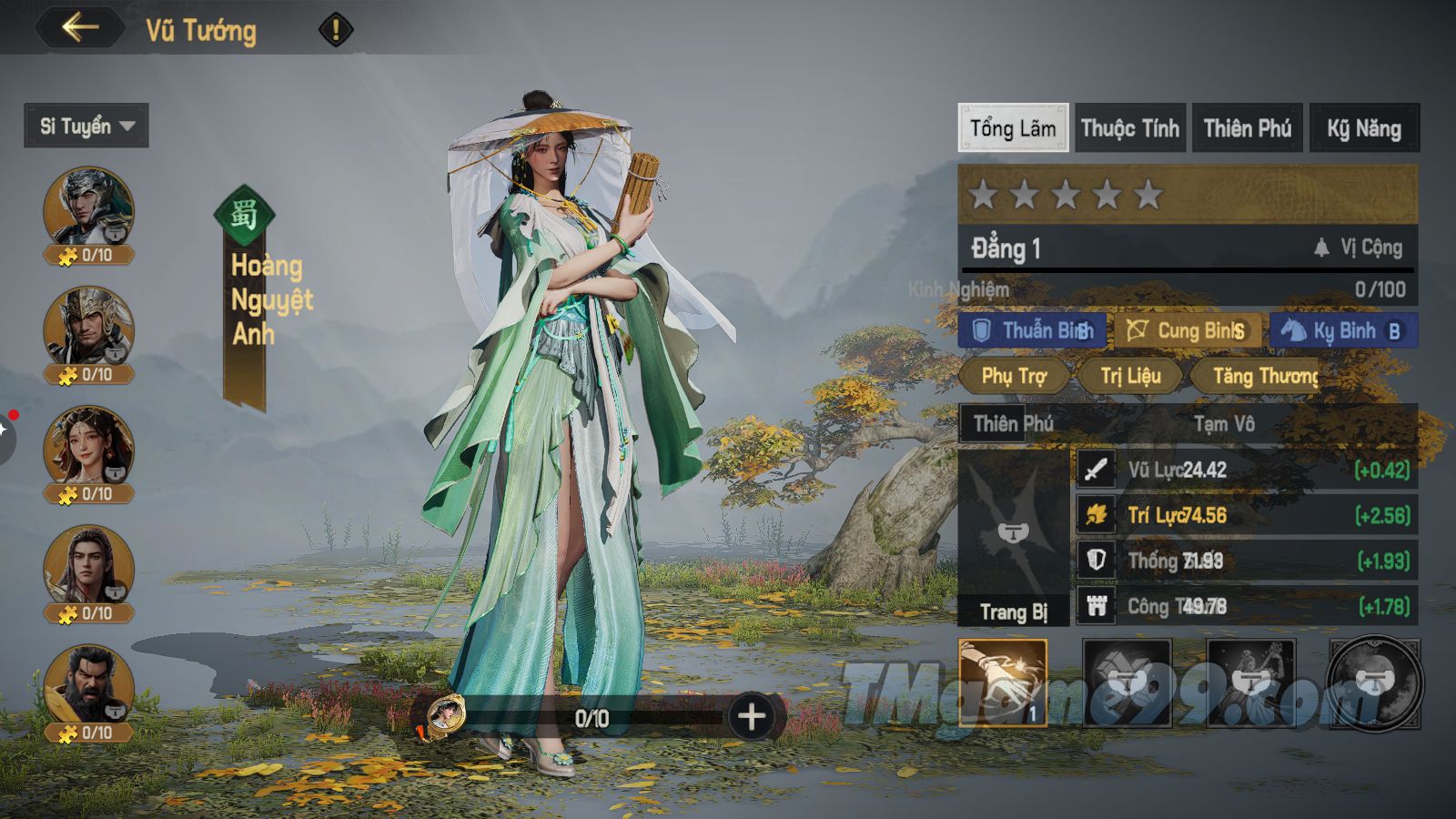1456x819 pixels.
Task: Open the exclamation mark info icon
Action: 335,30
